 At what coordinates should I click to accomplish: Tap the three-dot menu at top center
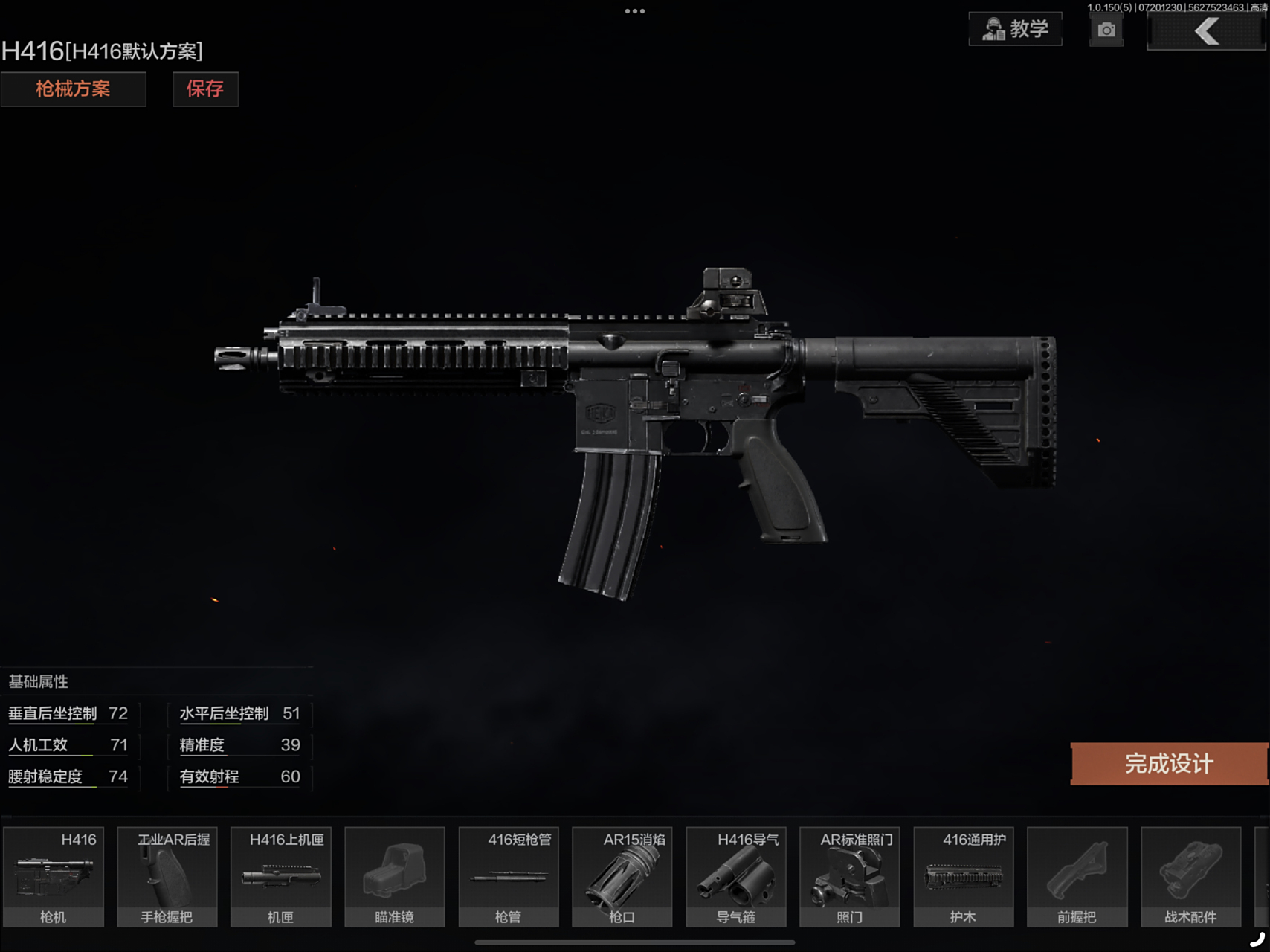tap(635, 11)
